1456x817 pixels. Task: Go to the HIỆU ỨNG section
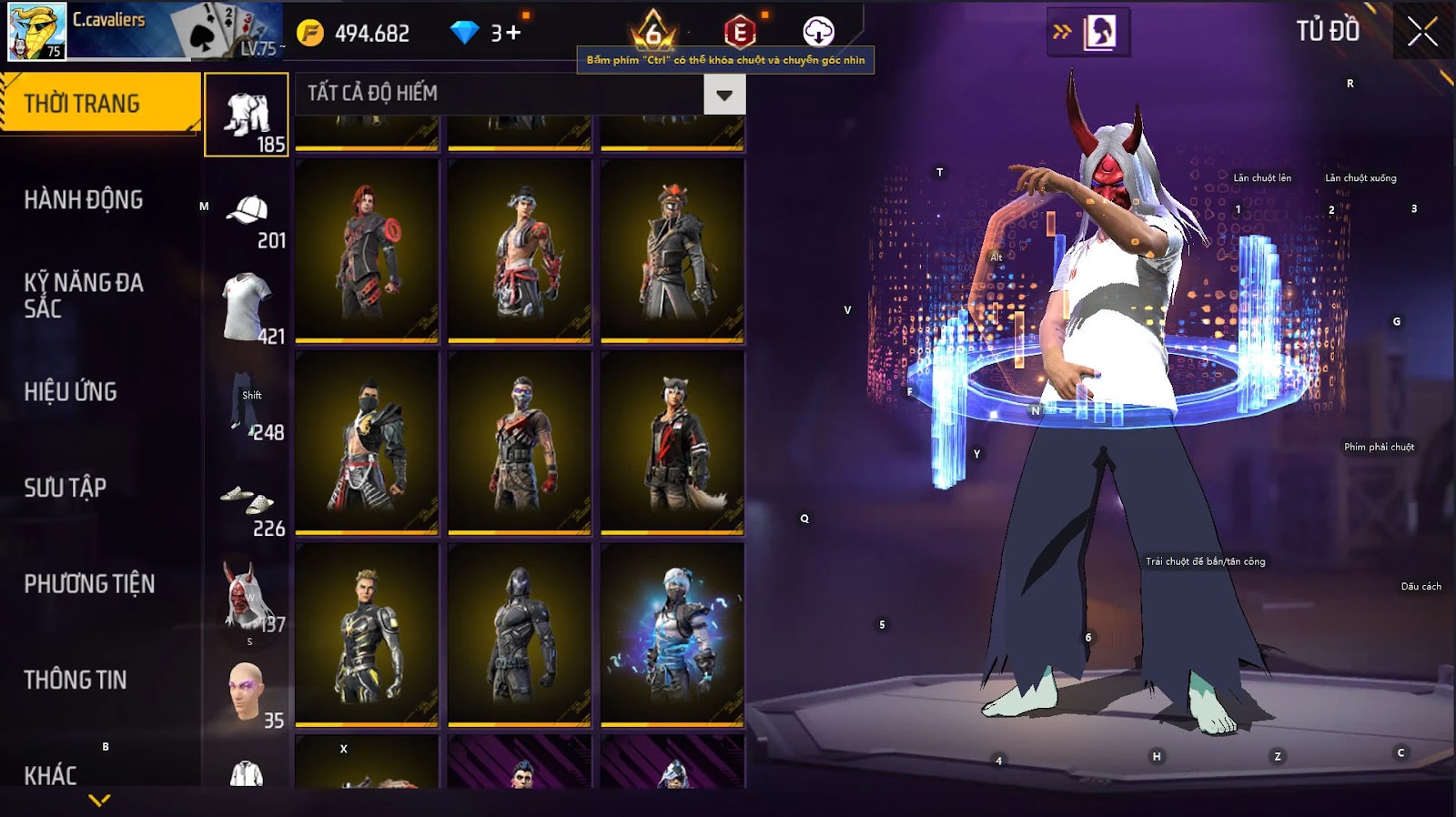[x=71, y=392]
